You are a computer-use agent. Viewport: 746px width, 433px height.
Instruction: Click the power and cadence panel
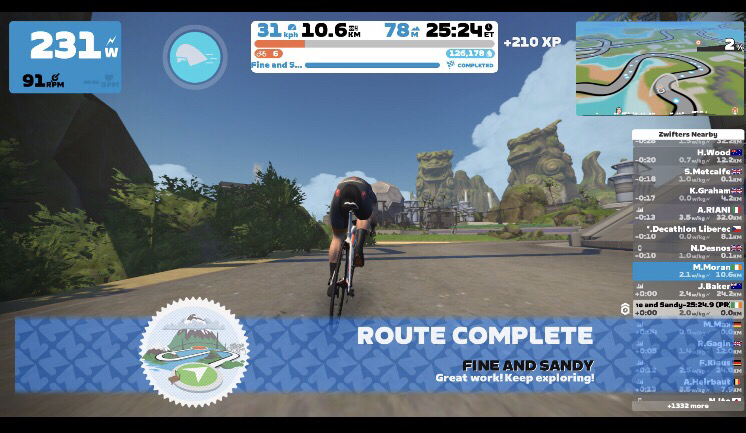[x=65, y=57]
